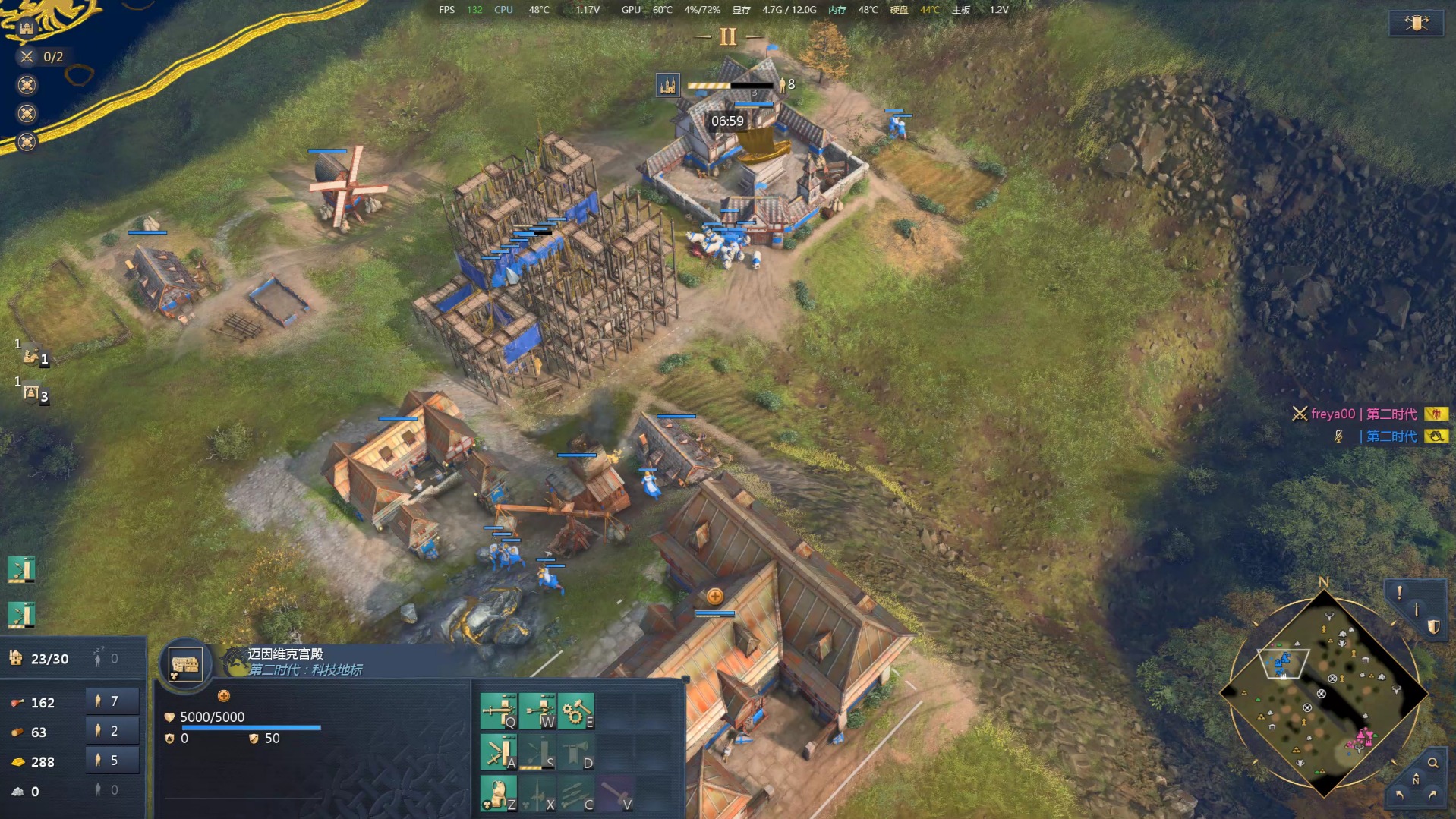Rotate camera with right arrow button
The width and height of the screenshot is (1456, 819).
[x=1432, y=795]
